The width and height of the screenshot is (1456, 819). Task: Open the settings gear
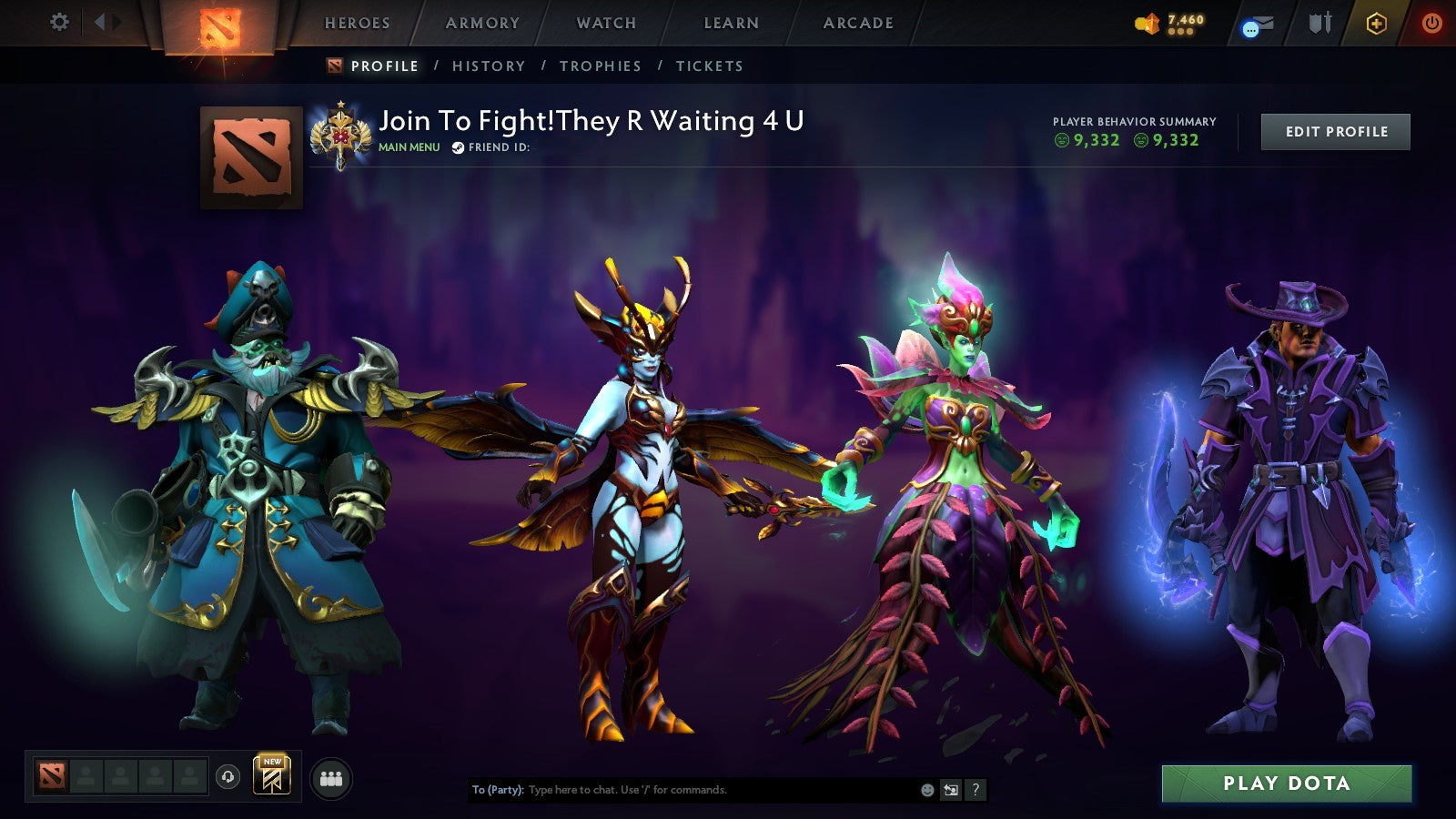pyautogui.click(x=60, y=23)
